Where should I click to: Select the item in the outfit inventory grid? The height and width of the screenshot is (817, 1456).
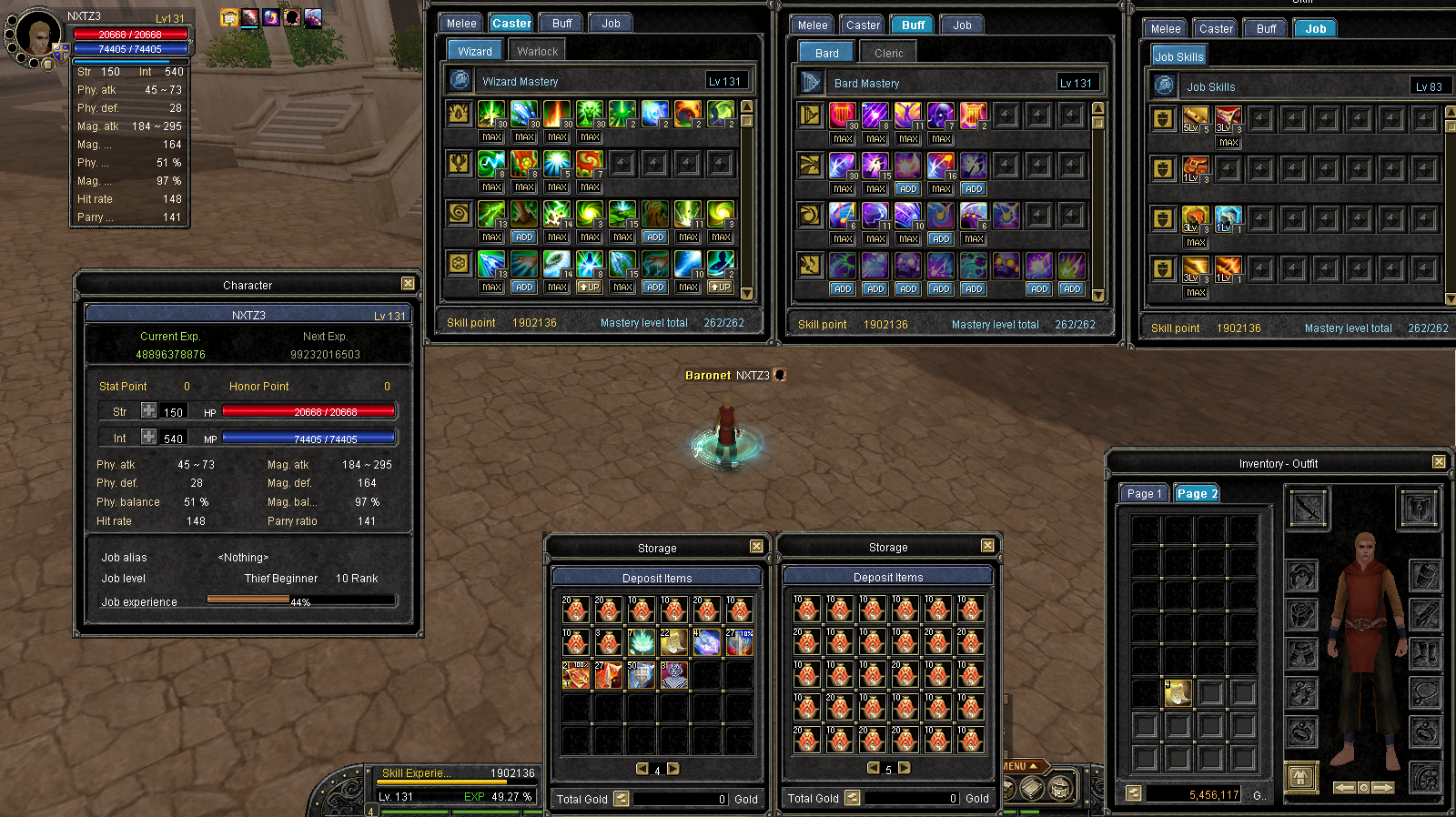(x=1178, y=692)
